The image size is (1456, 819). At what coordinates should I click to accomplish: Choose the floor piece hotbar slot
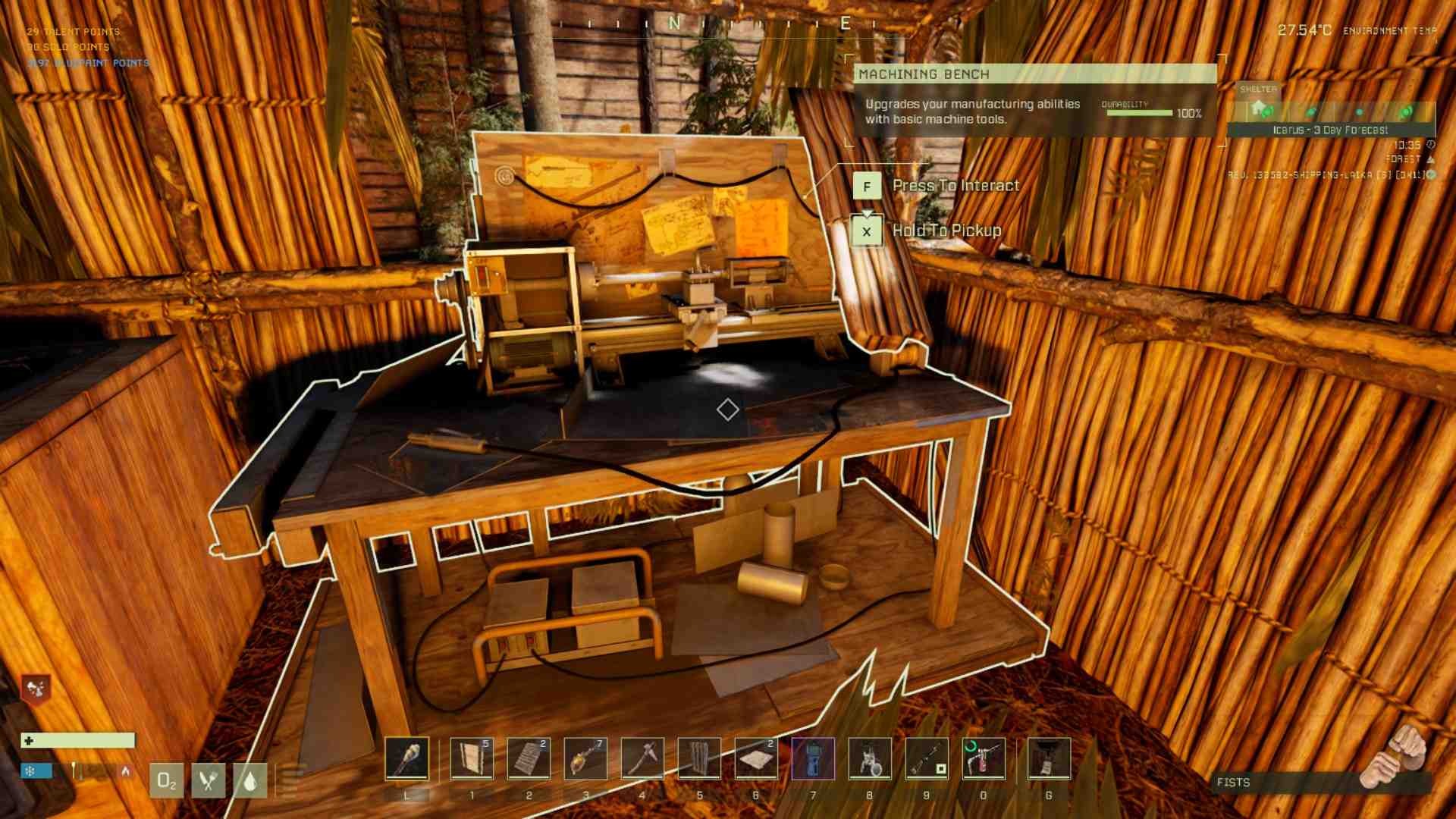click(x=756, y=758)
